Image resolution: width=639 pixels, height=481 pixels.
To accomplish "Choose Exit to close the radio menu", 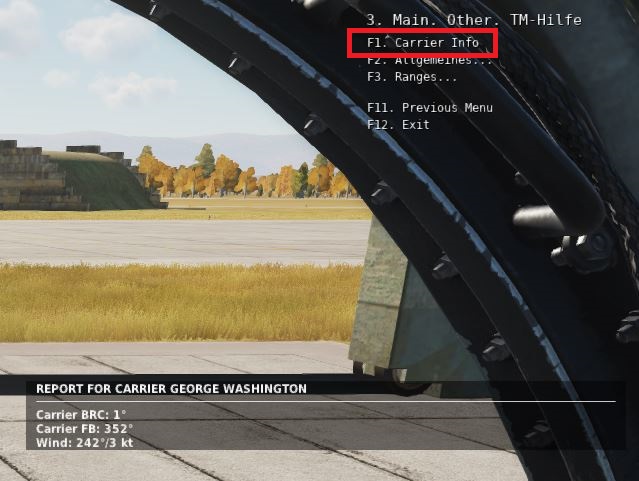I will [397, 125].
